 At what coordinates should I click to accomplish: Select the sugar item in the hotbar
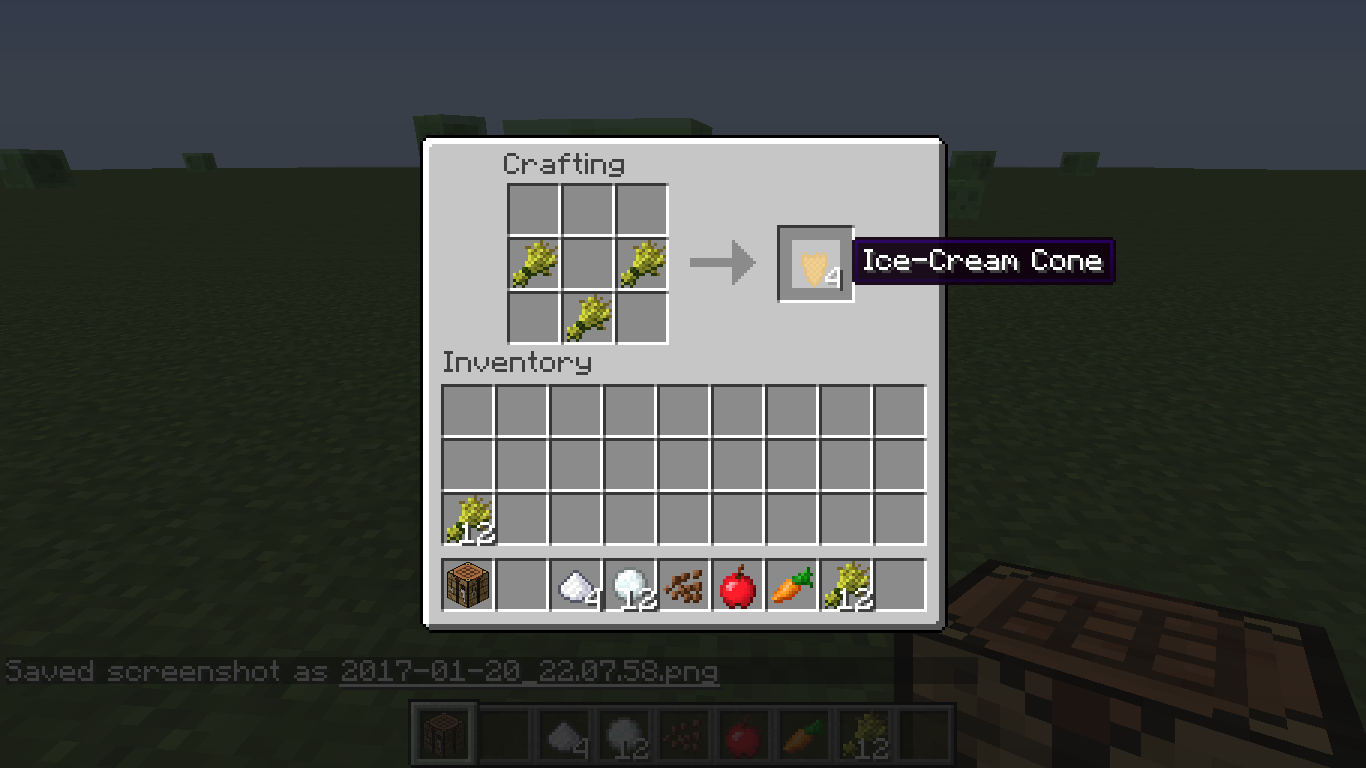(x=574, y=585)
